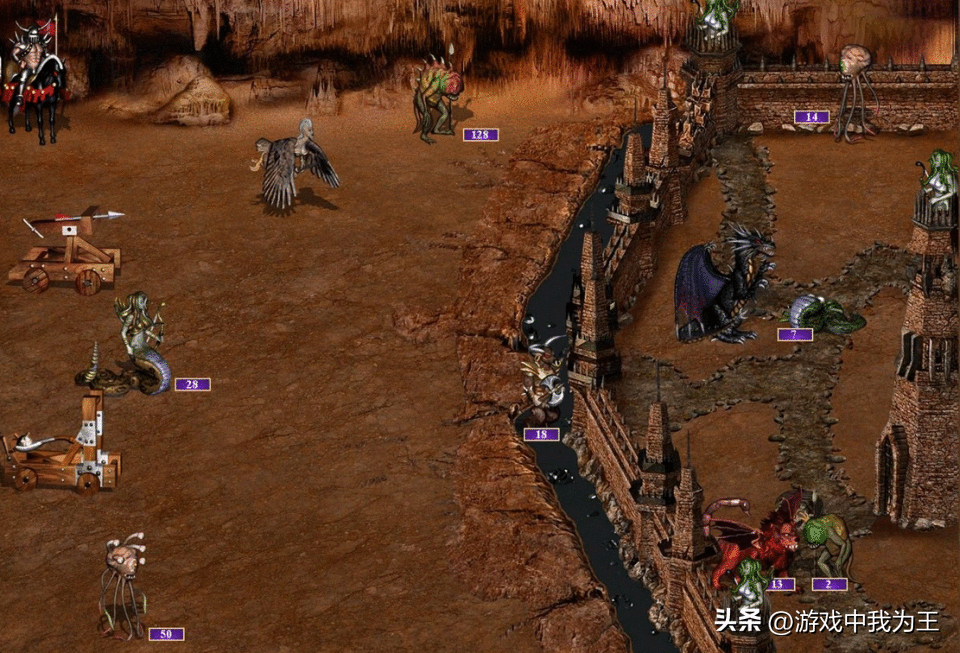Select the troglodyte stack of 128
The image size is (960, 653).
[438, 98]
